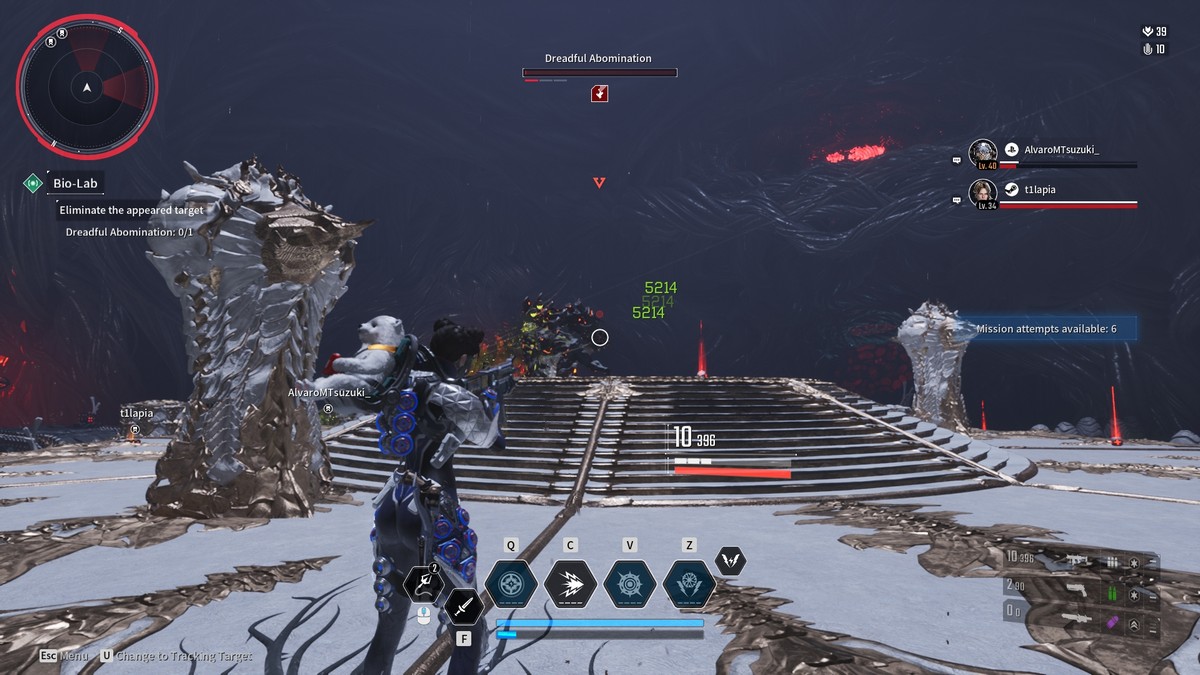Activate the Q crosshair-shield skill

pyautogui.click(x=511, y=583)
